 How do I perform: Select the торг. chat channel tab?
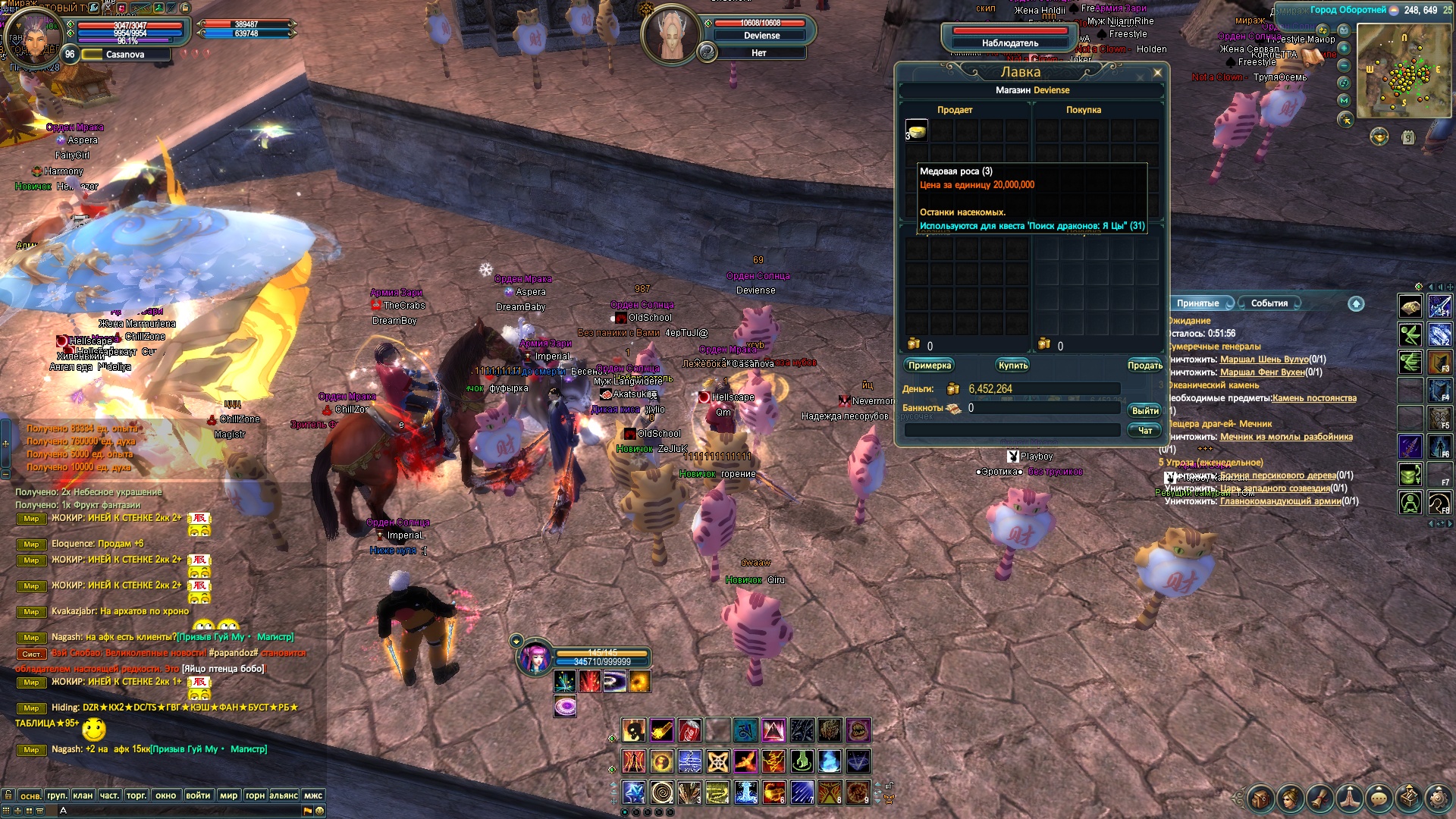click(x=136, y=795)
